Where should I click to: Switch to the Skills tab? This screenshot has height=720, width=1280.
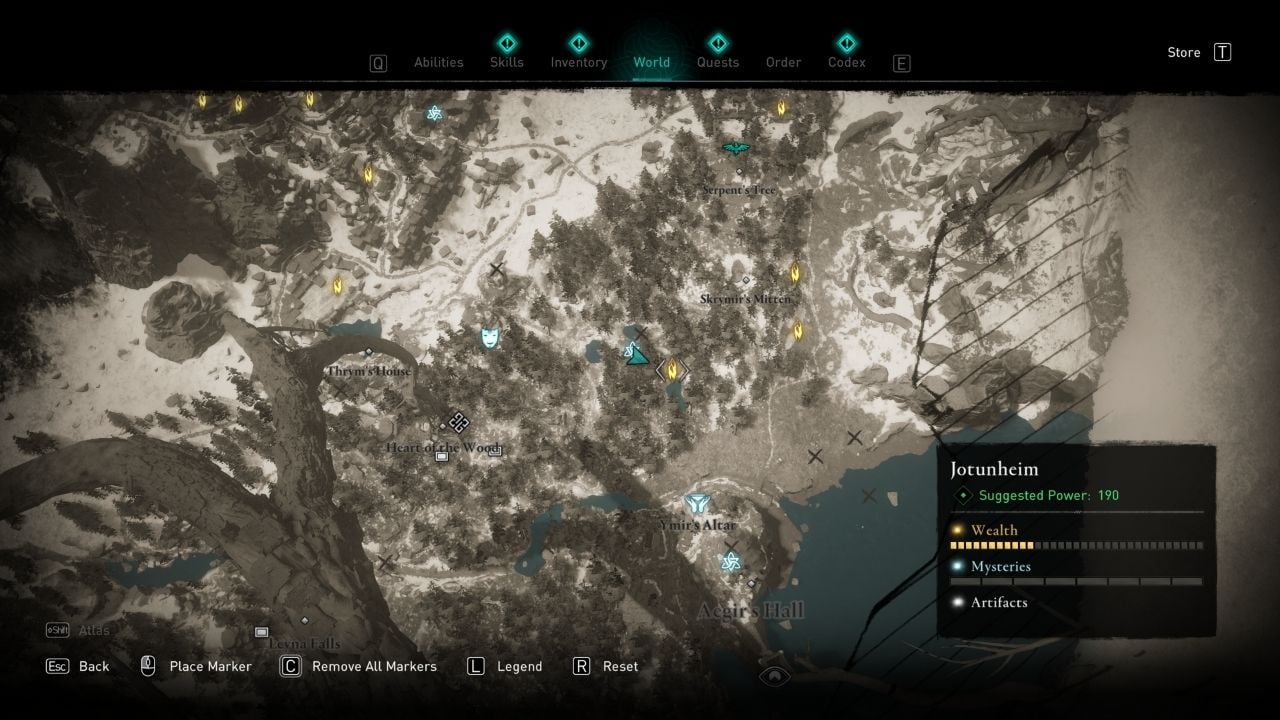click(506, 62)
